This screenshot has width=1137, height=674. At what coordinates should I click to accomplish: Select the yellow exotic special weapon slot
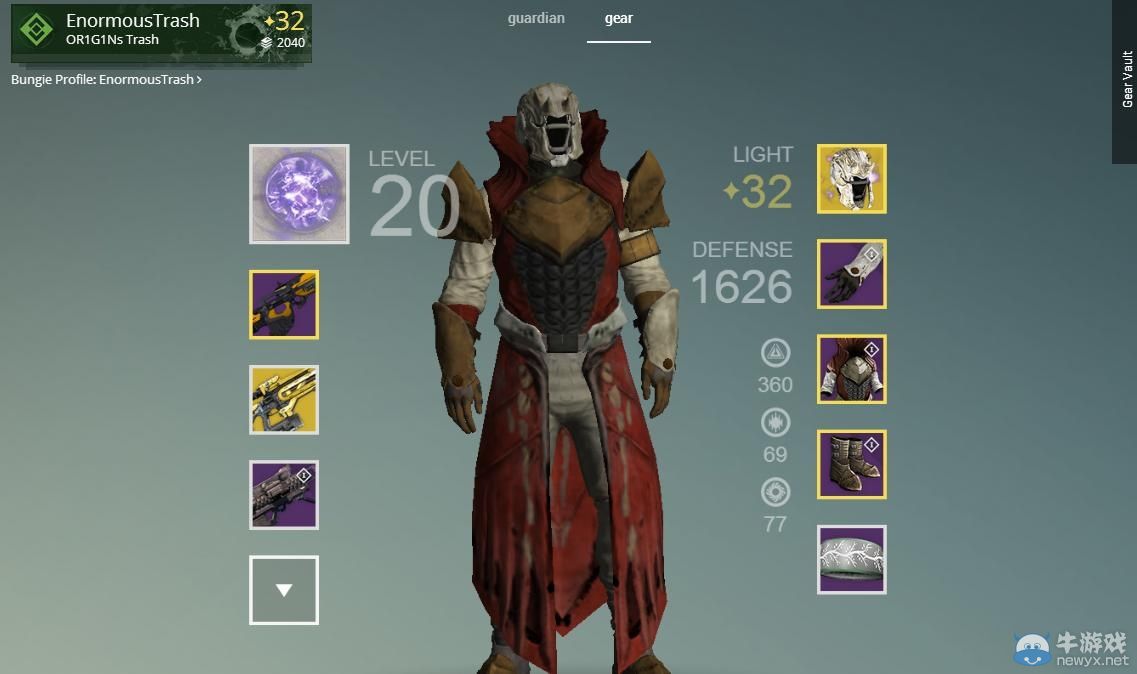(284, 400)
